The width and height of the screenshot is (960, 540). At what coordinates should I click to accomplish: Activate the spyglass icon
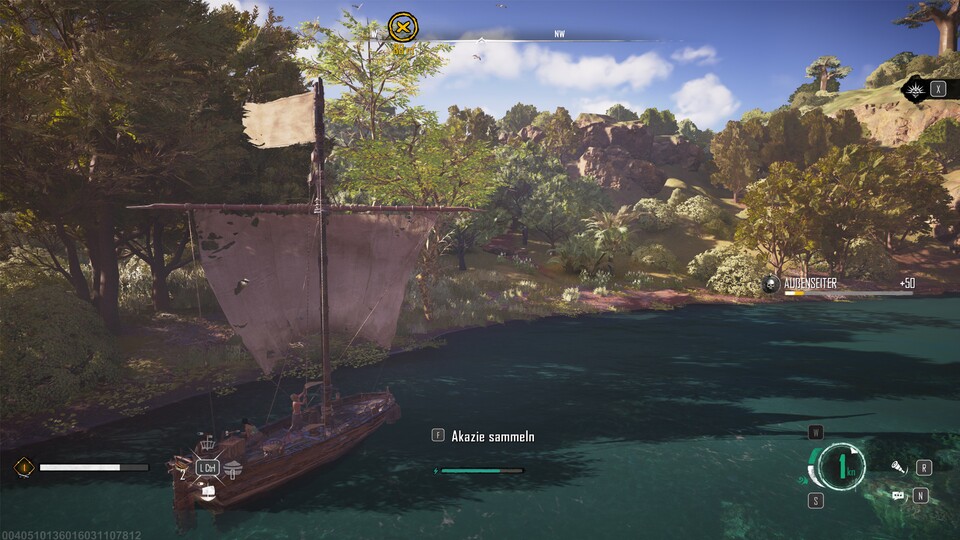[x=898, y=467]
